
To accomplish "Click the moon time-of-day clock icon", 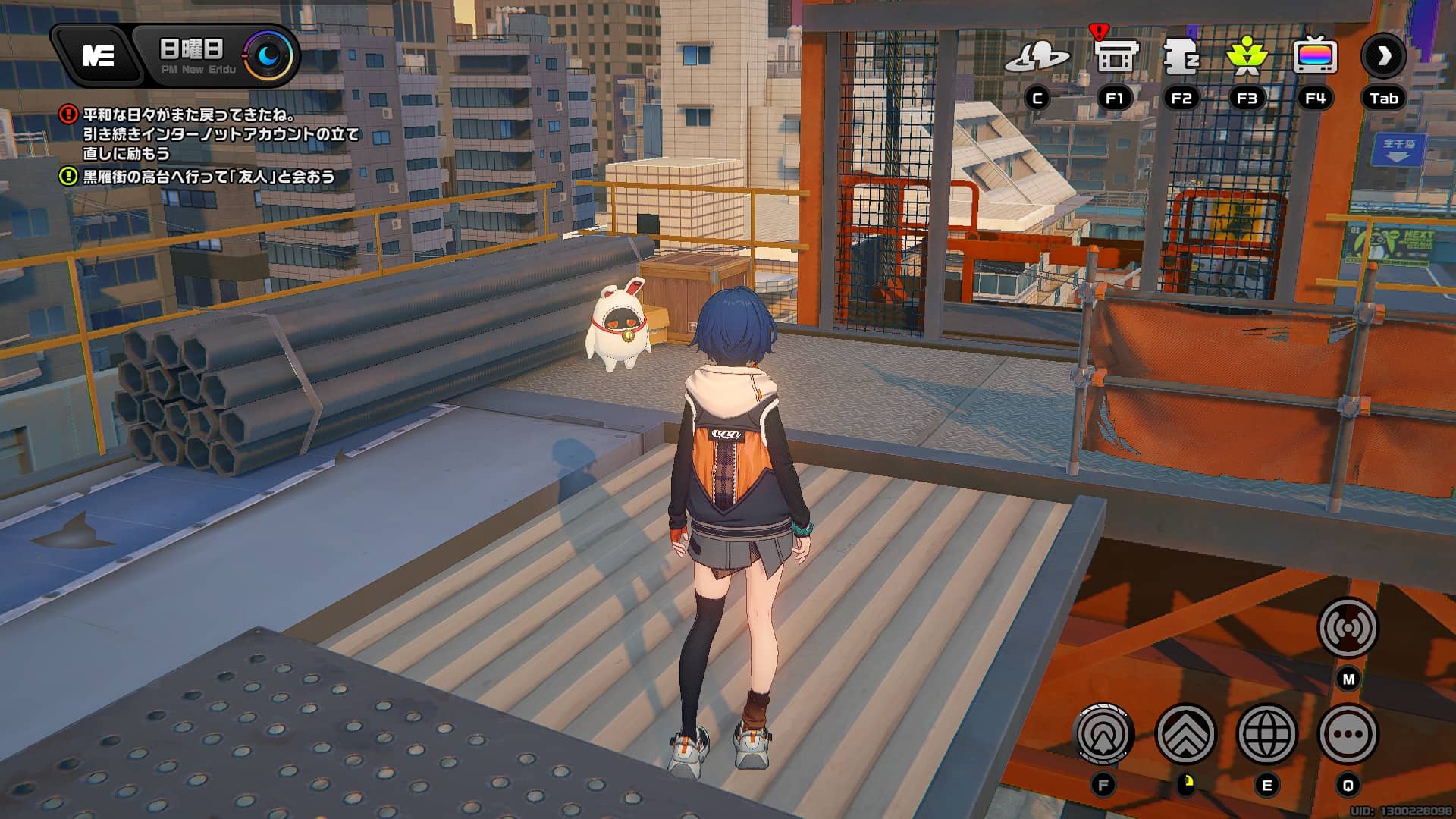I will [x=269, y=55].
